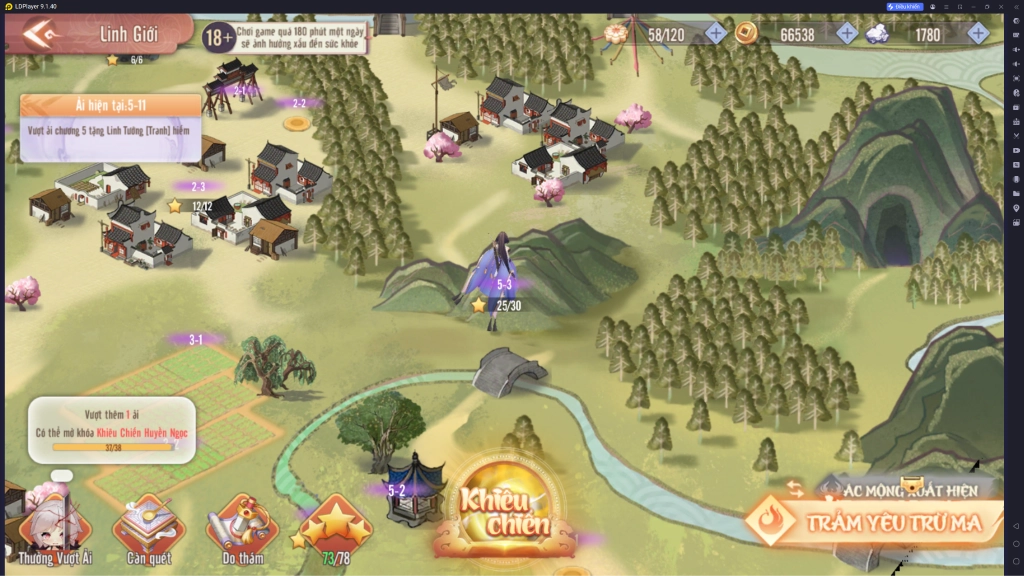Add silver ore with the plus next to 1780
Screen dimensions: 1024x576
click(978, 34)
